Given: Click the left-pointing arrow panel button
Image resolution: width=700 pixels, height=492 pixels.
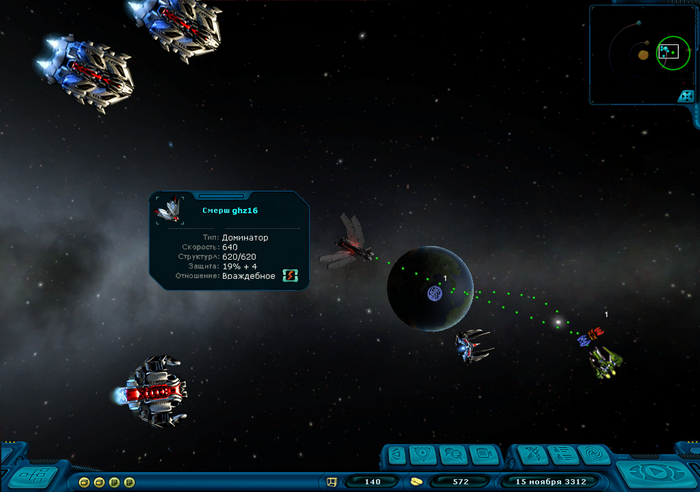Looking at the screenshot, I should click(395, 455).
